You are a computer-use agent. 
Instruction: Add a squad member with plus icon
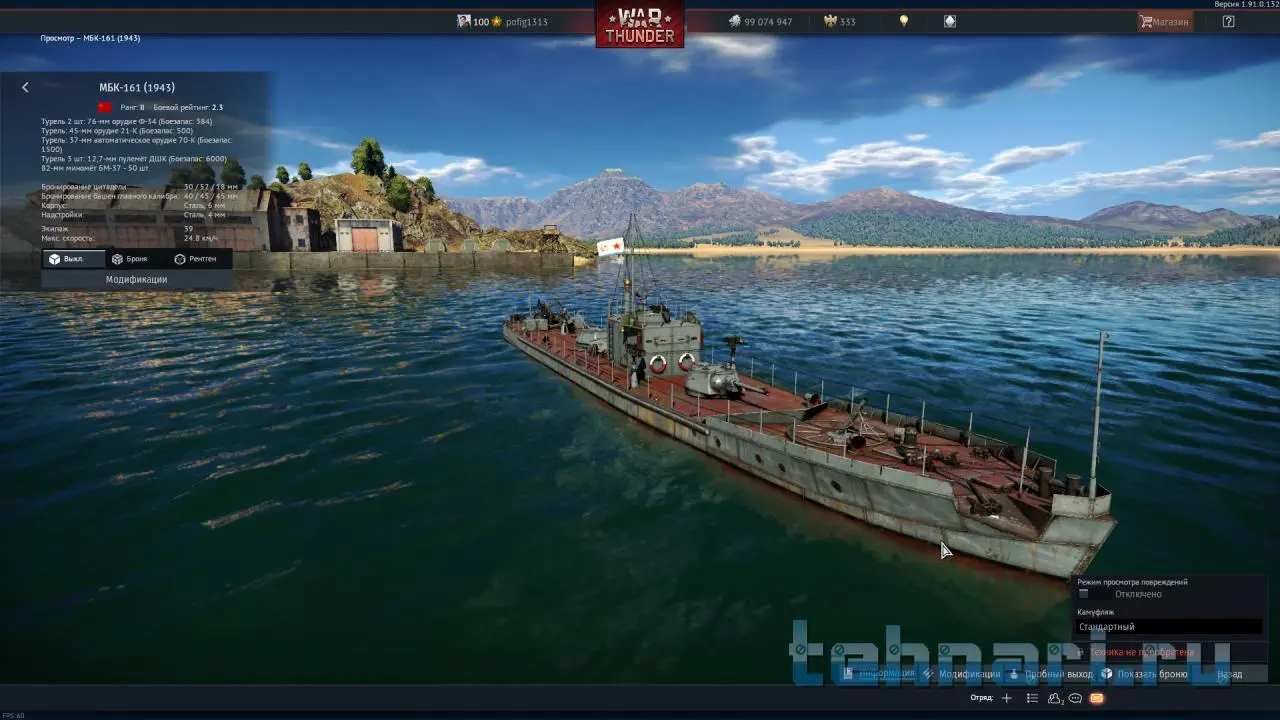coord(1007,698)
